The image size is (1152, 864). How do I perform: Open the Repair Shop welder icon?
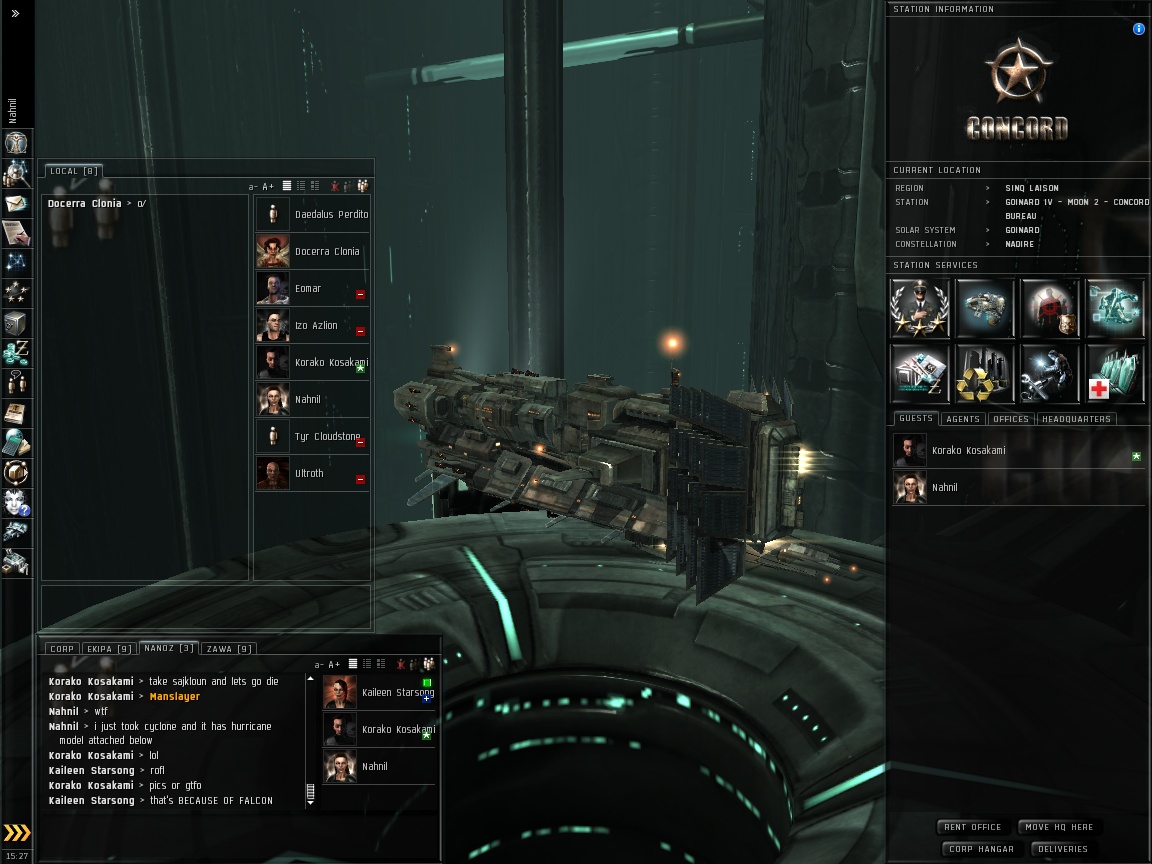[x=1050, y=373]
